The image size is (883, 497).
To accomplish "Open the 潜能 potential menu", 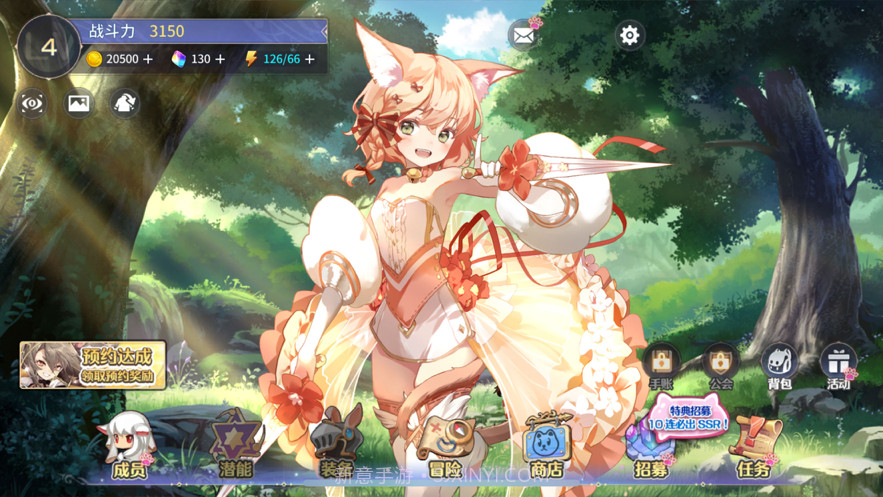I will [x=236, y=446].
